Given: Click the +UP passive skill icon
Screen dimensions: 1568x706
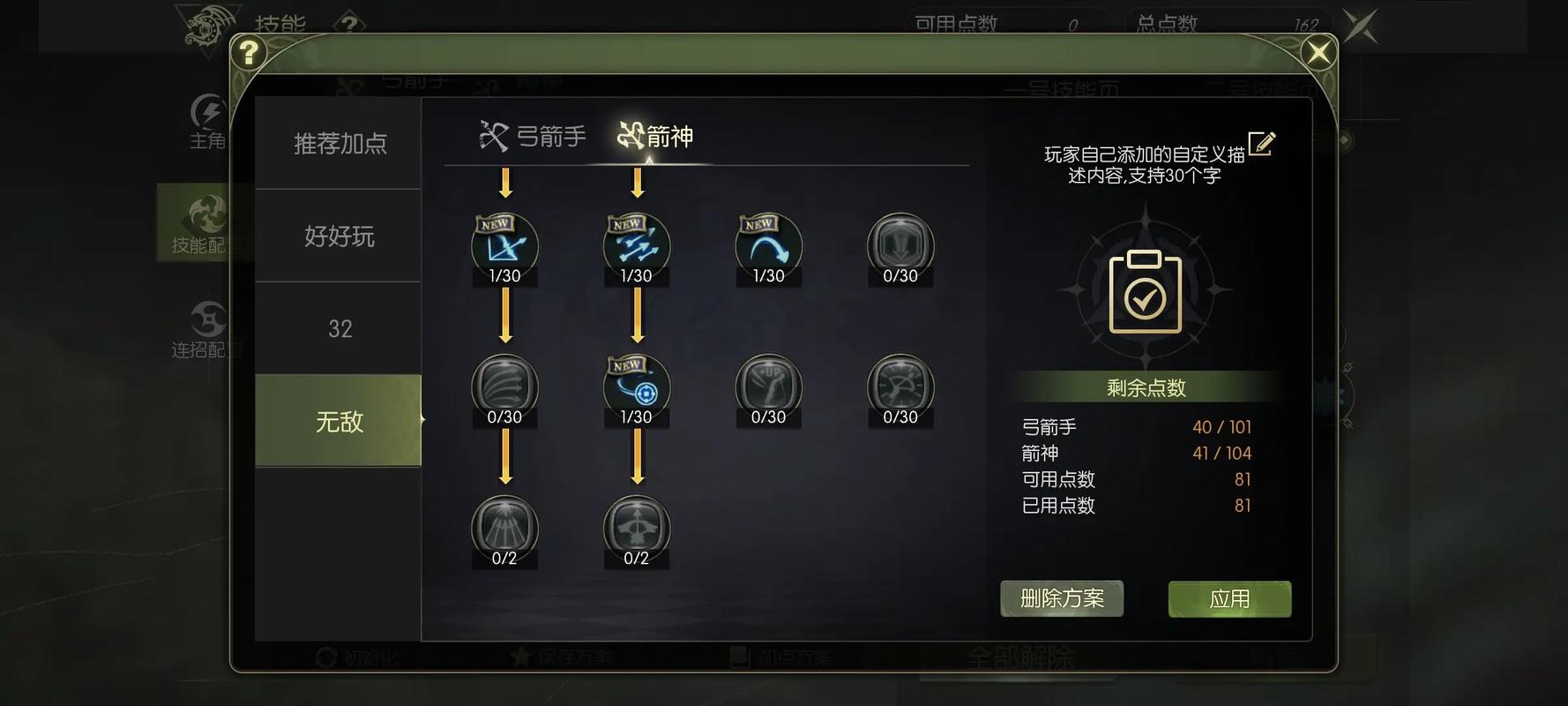Looking at the screenshot, I should [766, 388].
